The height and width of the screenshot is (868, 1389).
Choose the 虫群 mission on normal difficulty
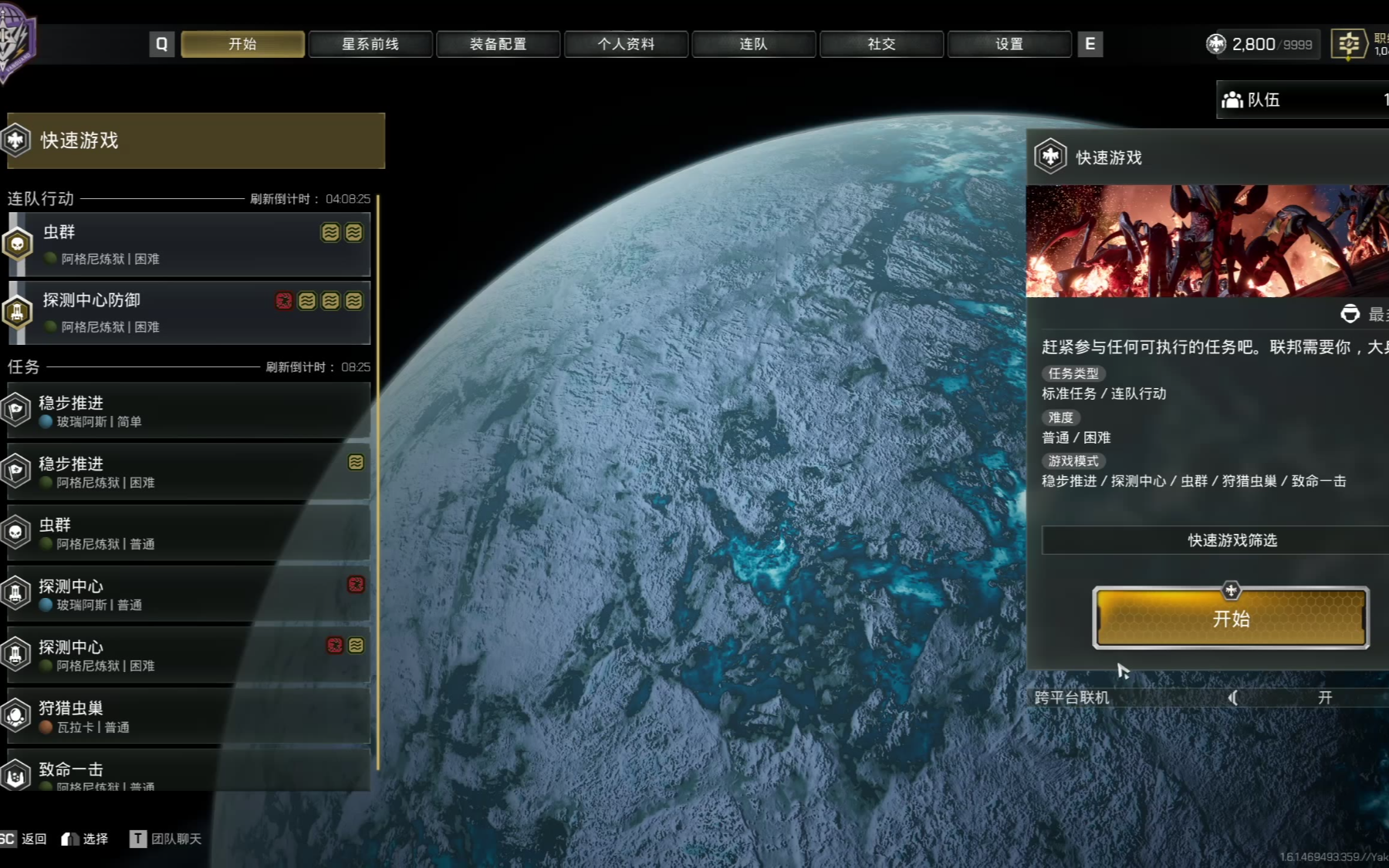pos(189,533)
